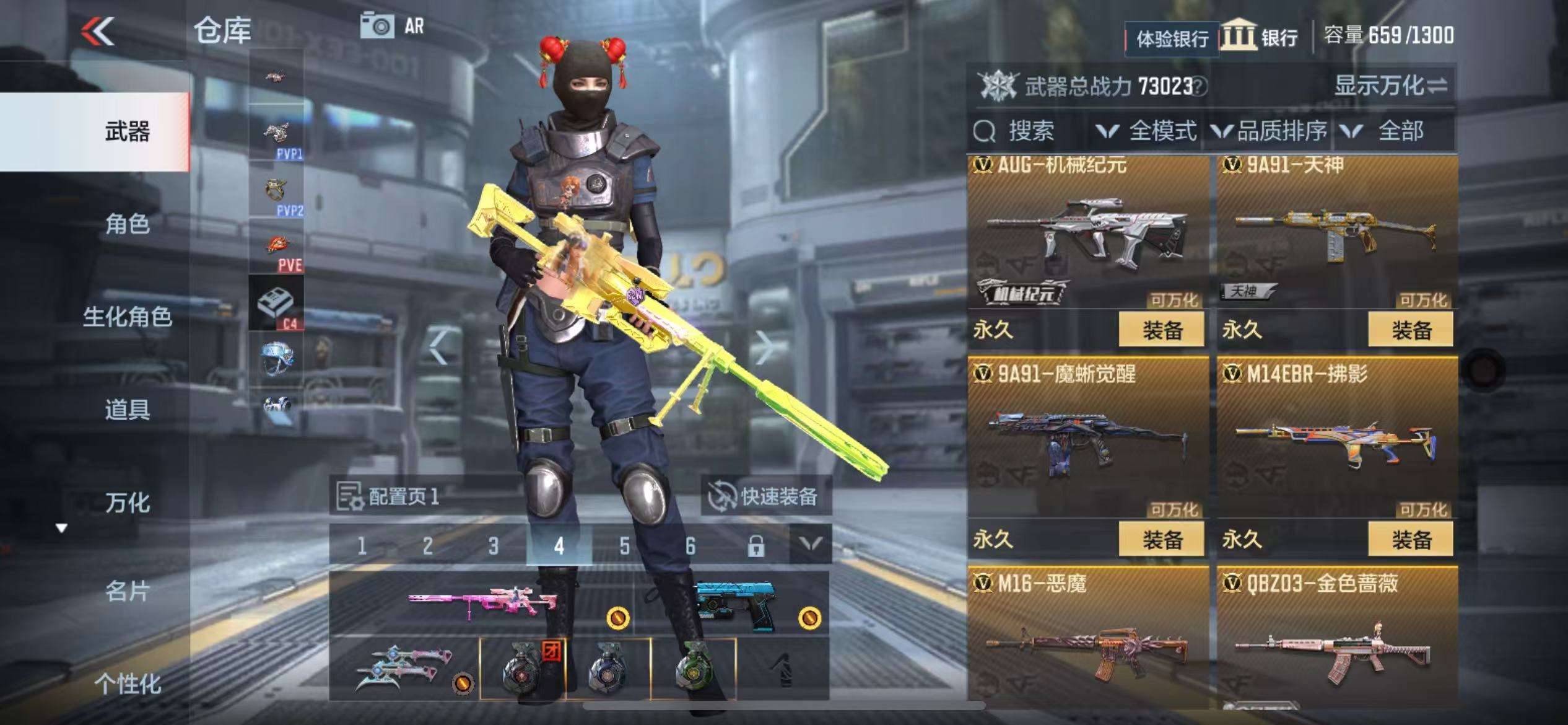Open the 生化角色 category tab

127,317
